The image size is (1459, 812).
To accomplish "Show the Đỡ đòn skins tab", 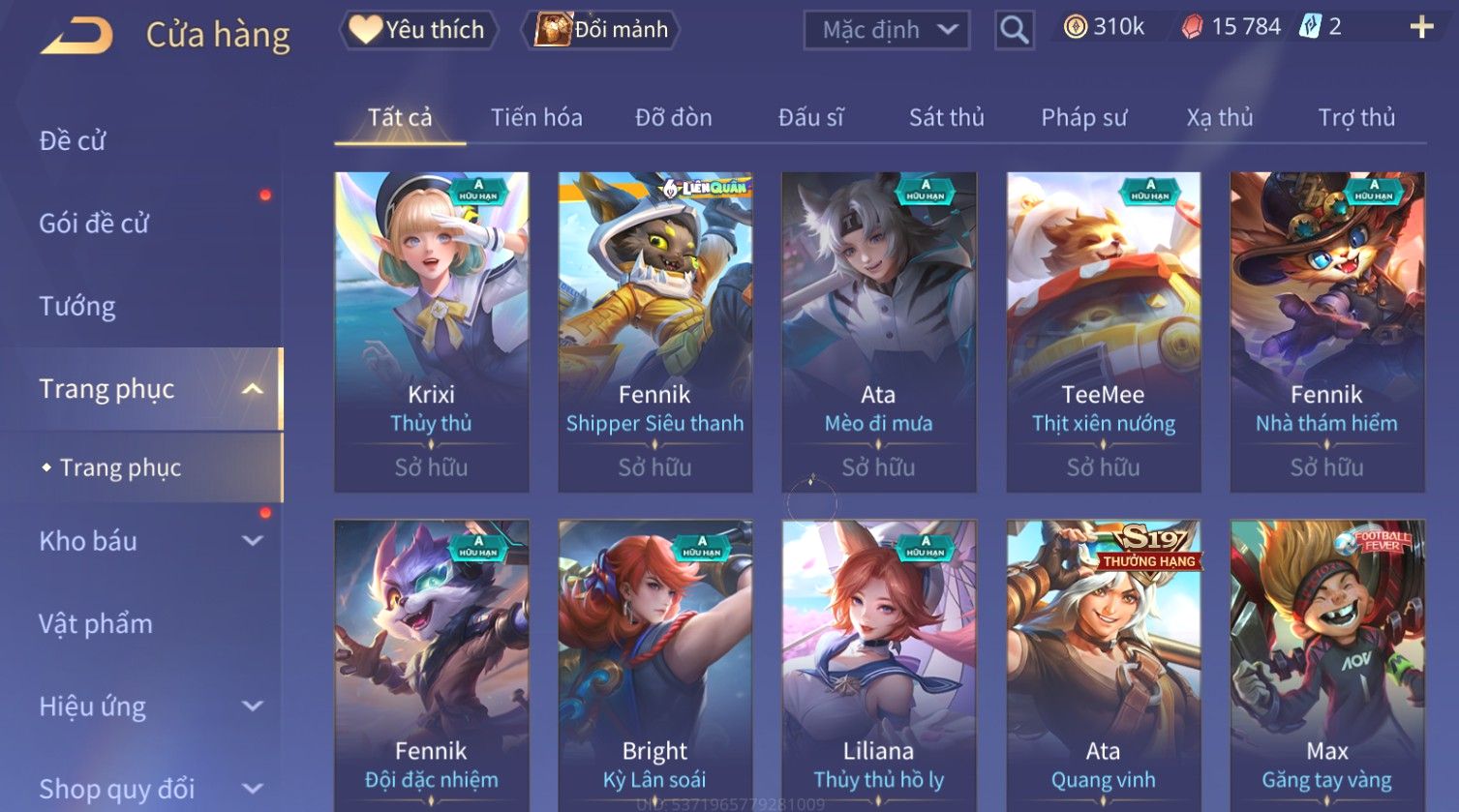I will click(674, 118).
